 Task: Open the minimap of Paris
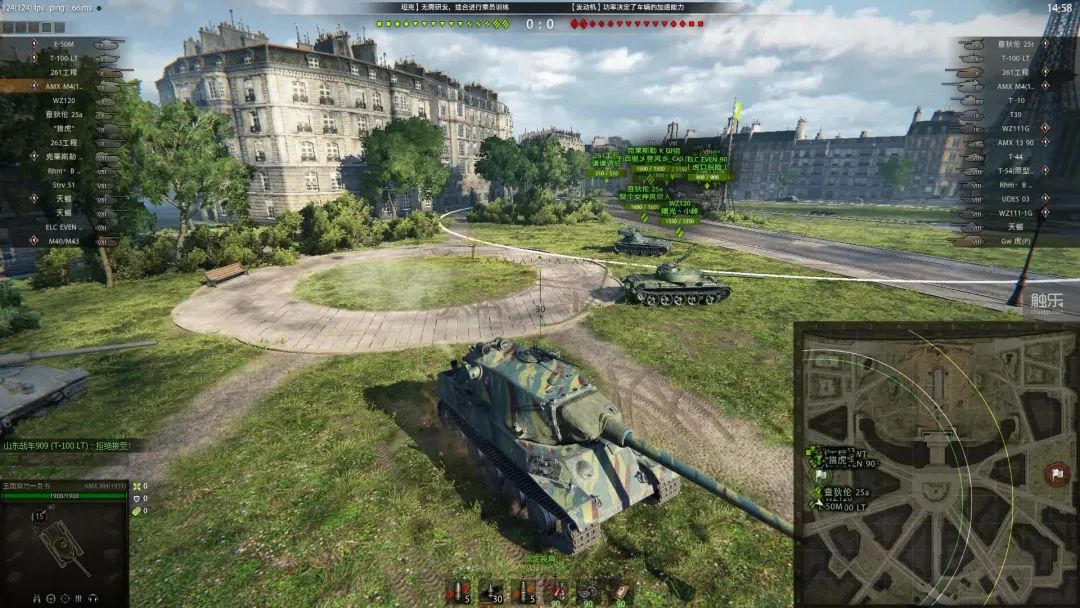(937, 465)
